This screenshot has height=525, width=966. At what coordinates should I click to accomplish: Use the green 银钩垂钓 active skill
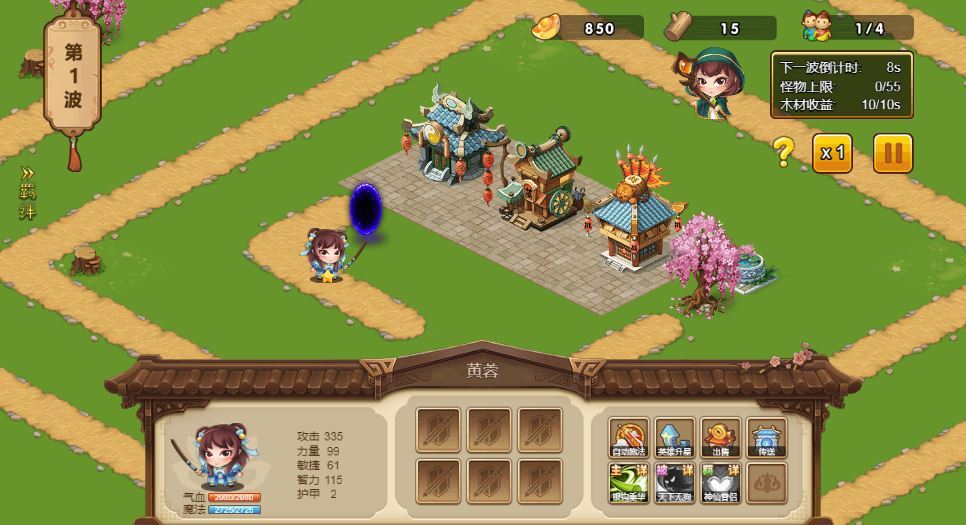tap(629, 483)
